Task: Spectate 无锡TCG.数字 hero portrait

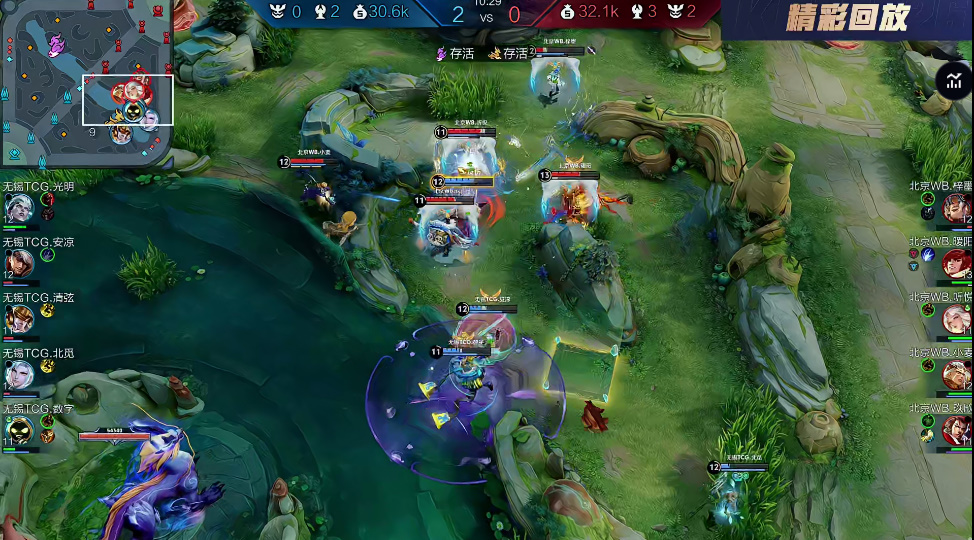Action: pyautogui.click(x=18, y=430)
